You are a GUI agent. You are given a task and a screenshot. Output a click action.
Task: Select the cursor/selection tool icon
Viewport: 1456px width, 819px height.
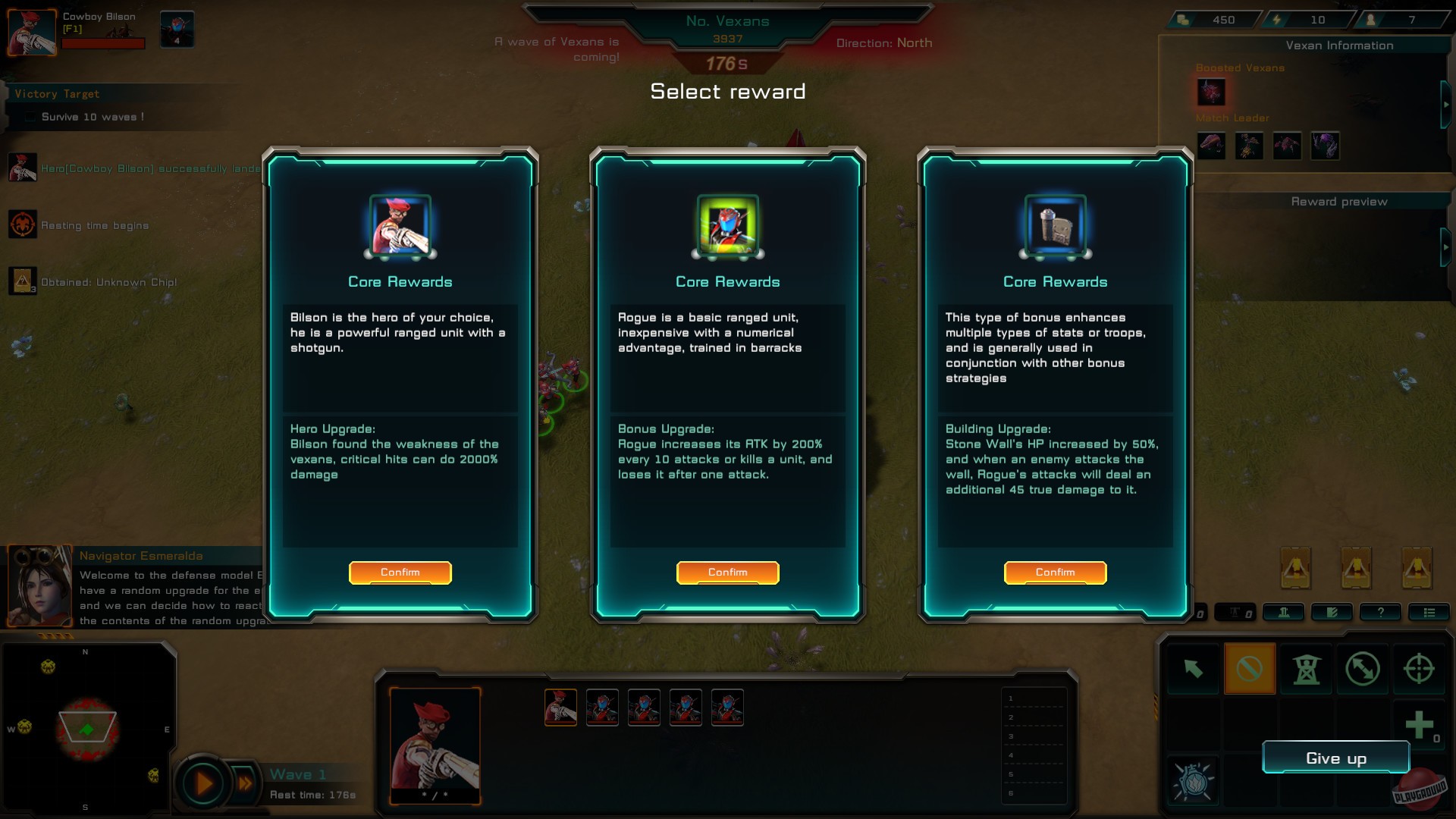[1194, 670]
